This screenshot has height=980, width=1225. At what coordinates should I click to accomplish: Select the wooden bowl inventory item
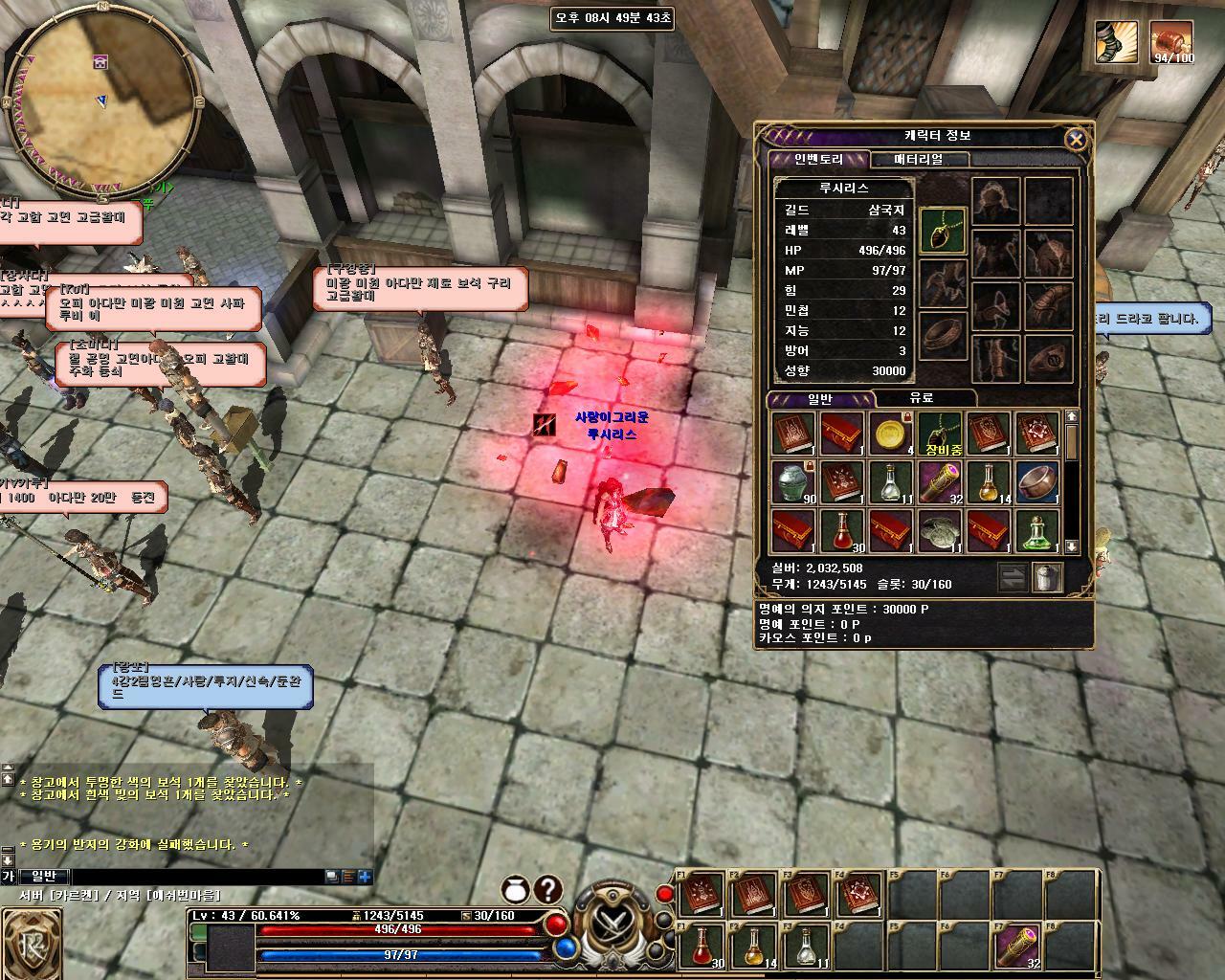point(1037,483)
